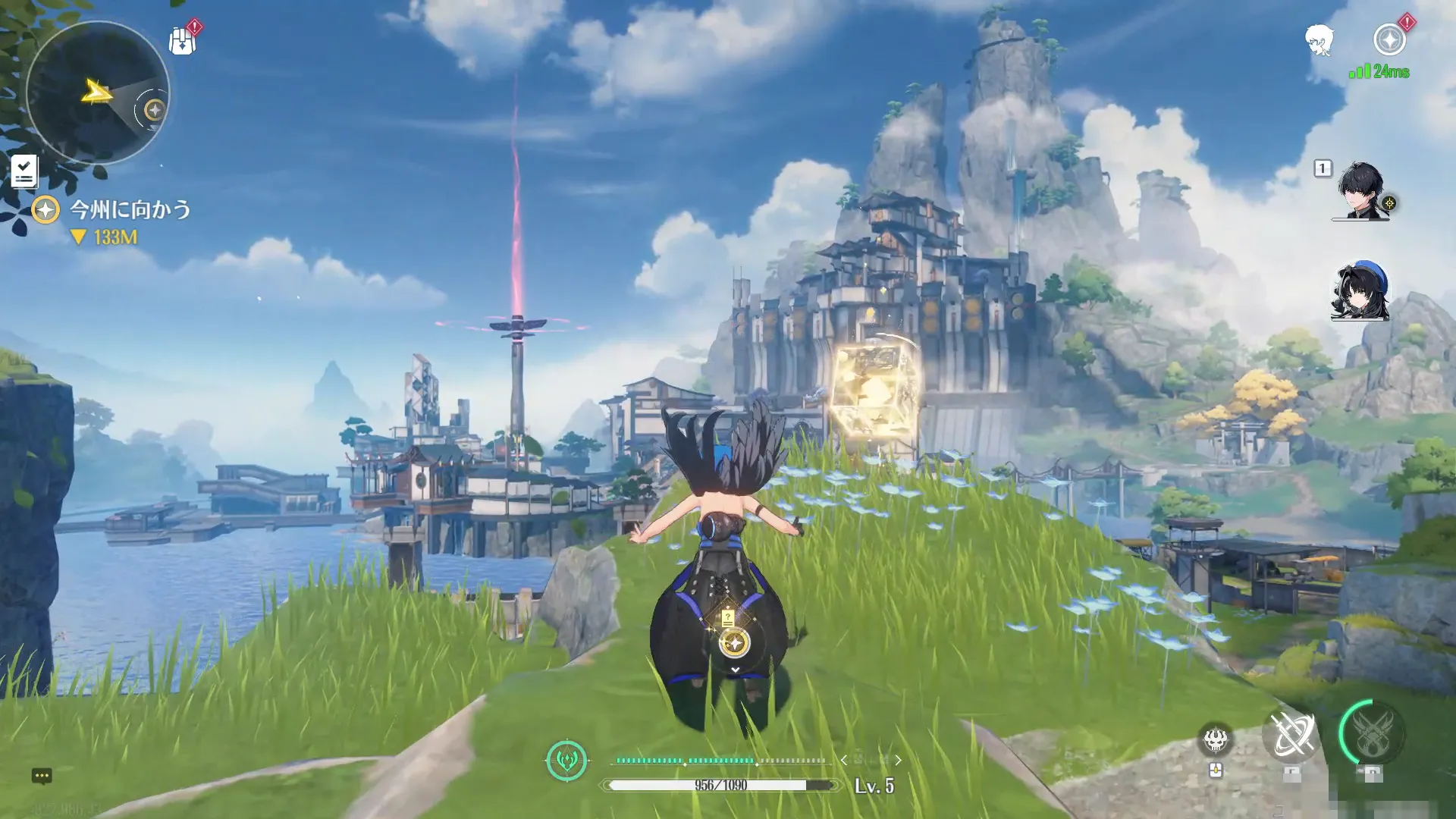This screenshot has height=819, width=1456.
Task: Select the tracked quest 今州に向かう
Action: pos(129,209)
